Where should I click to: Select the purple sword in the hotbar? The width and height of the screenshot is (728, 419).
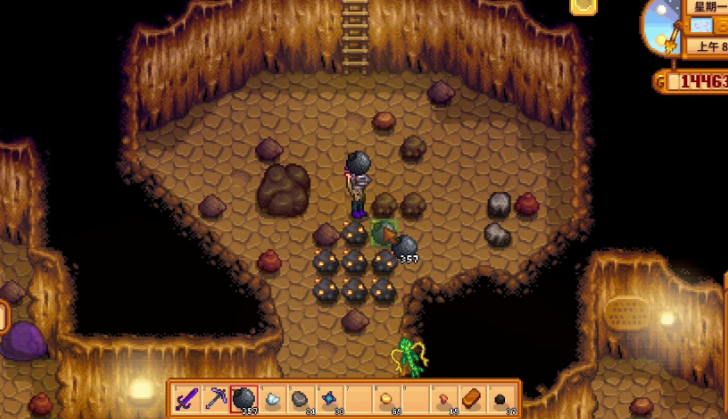[186, 398]
